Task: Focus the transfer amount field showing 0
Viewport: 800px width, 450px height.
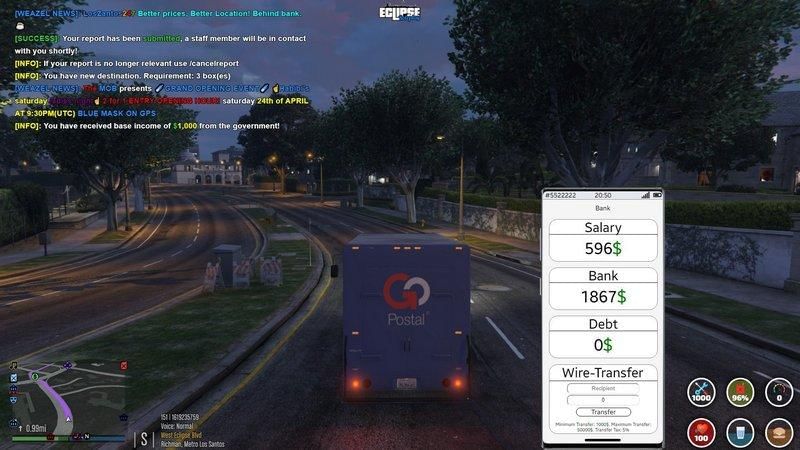Action: coord(603,400)
